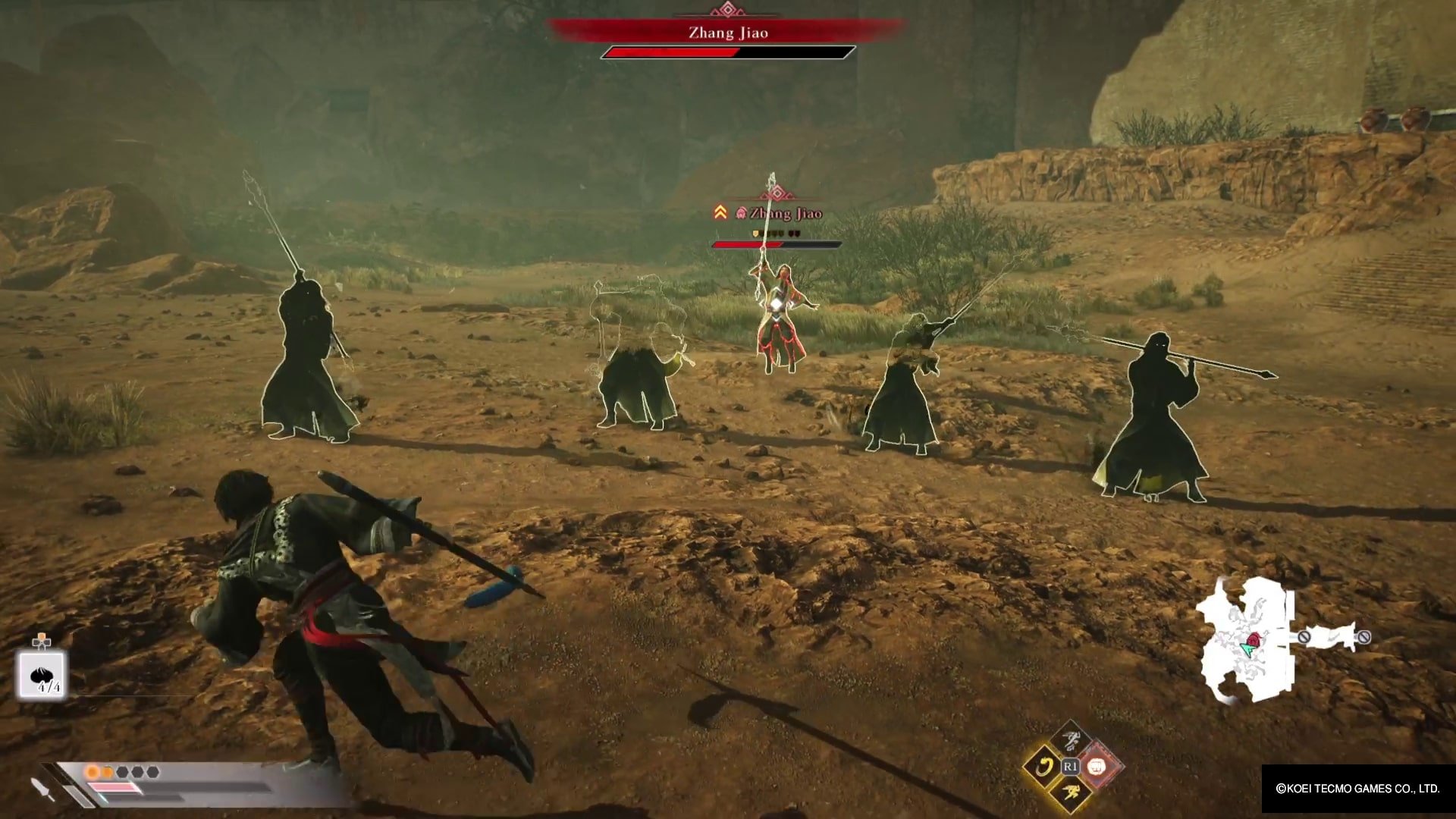Click the dumpling item icon showing 4/4
Viewport: 1456px width, 819px height.
pyautogui.click(x=39, y=675)
